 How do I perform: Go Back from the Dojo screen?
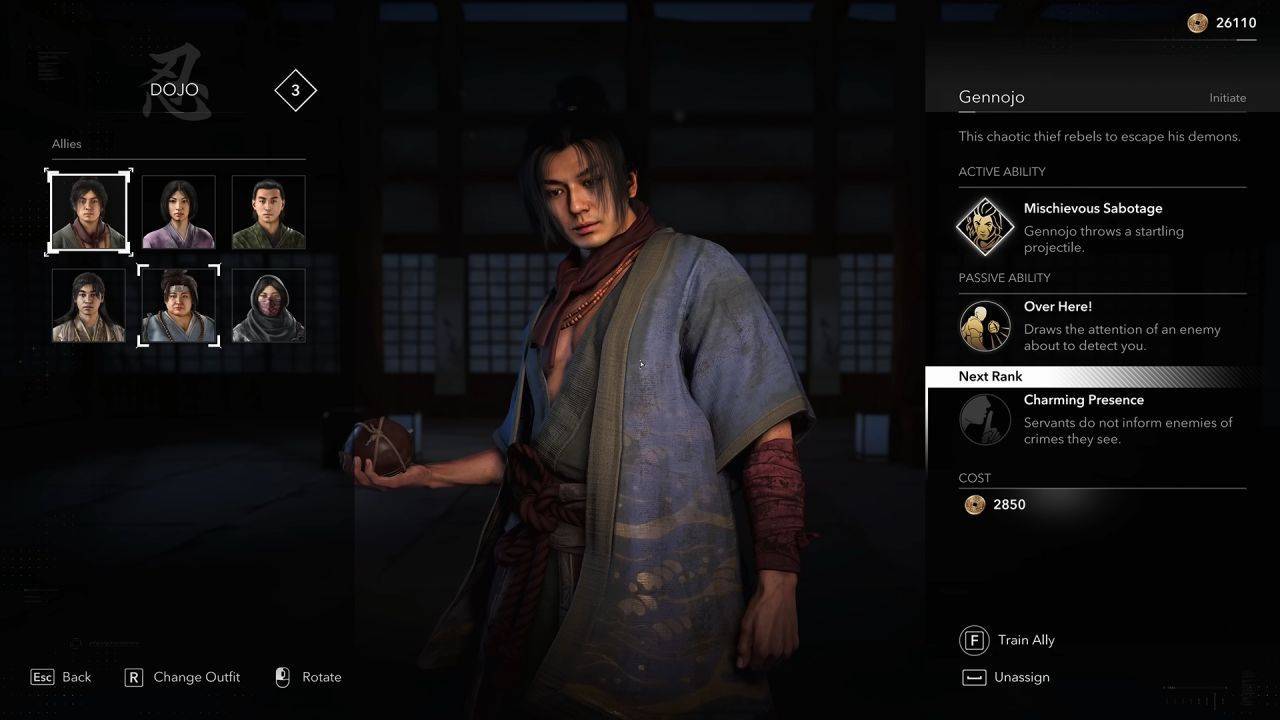pos(61,677)
